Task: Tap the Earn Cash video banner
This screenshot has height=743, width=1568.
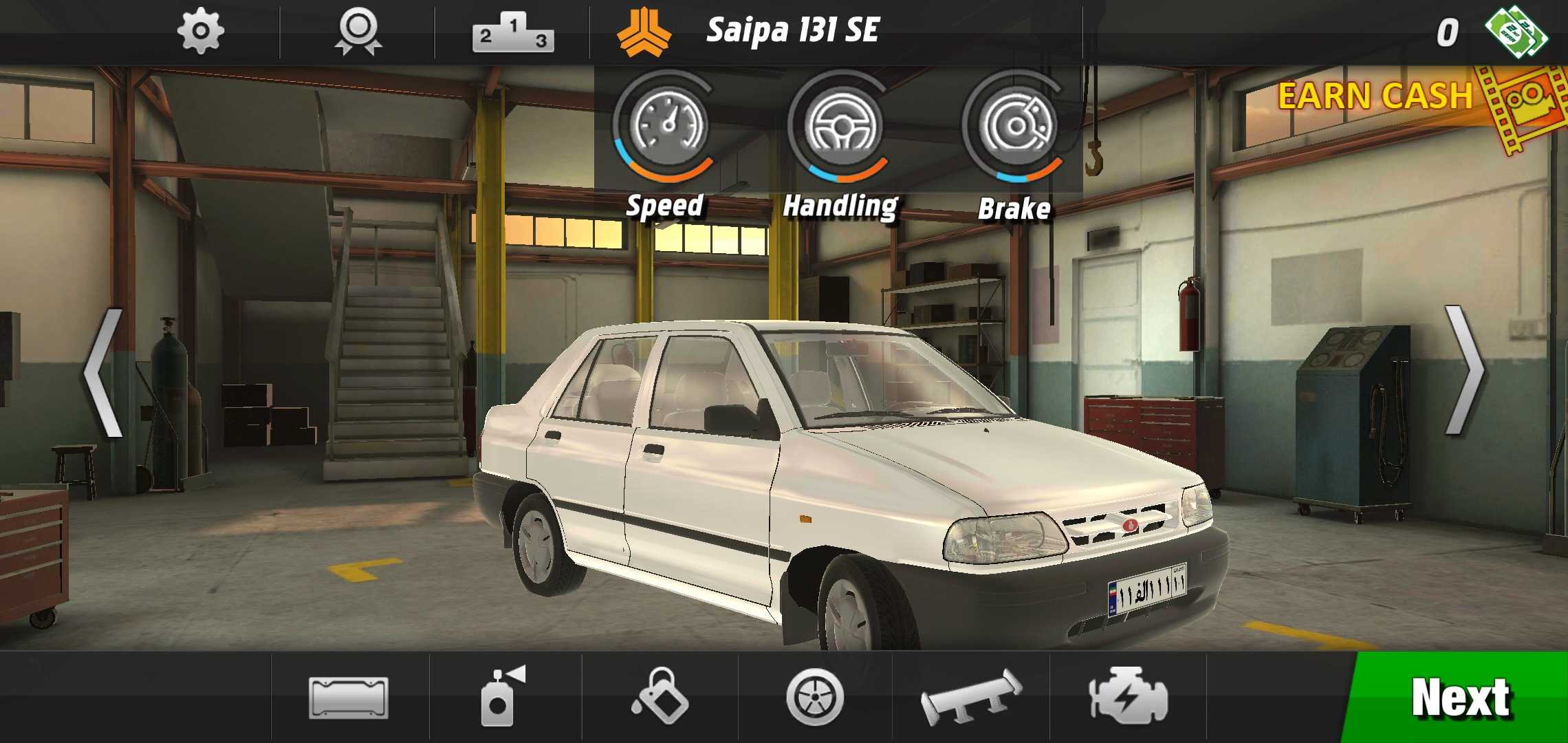Action: click(x=1410, y=103)
